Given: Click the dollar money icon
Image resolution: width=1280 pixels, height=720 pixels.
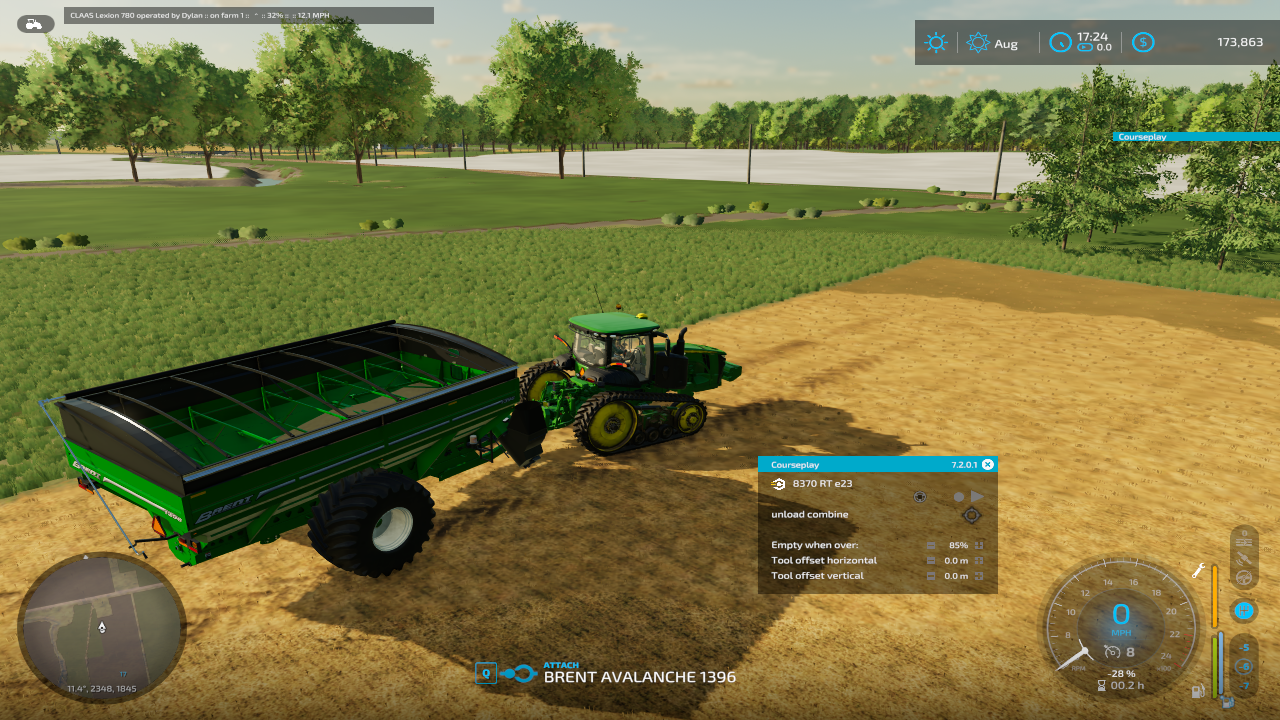Looking at the screenshot, I should tap(1143, 42).
